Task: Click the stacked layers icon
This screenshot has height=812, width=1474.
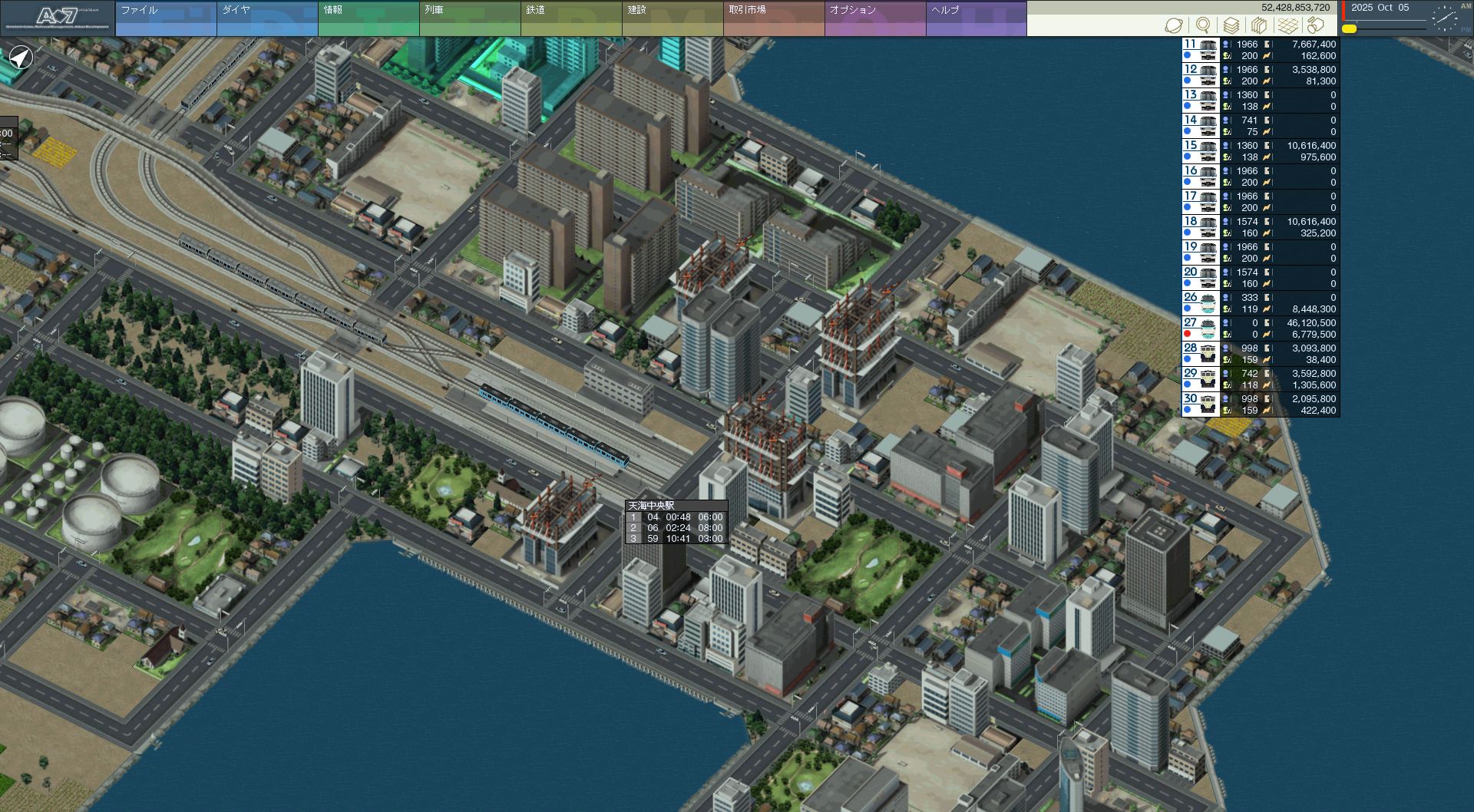Action: (x=1231, y=25)
